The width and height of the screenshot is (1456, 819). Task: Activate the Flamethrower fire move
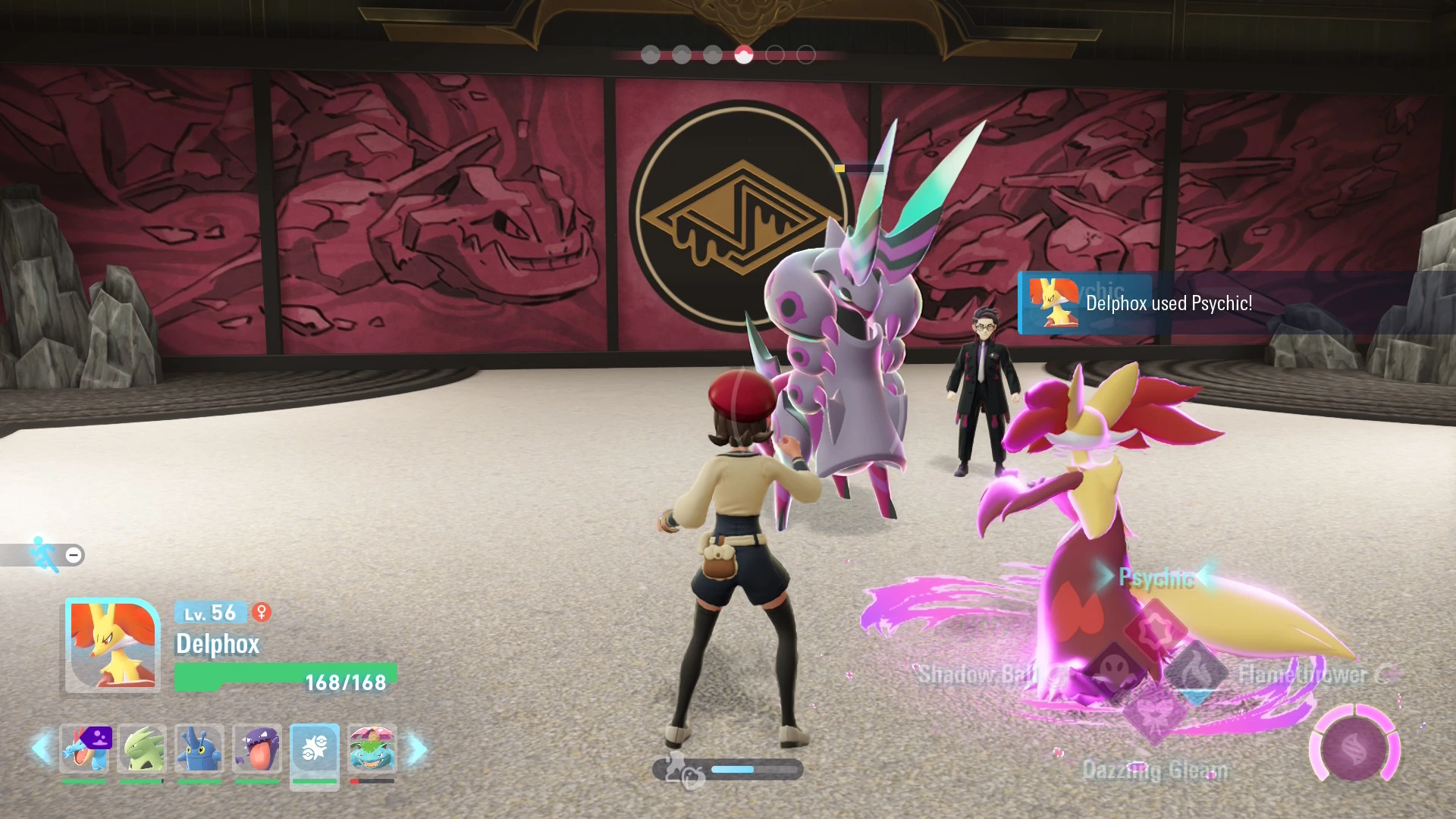tap(1196, 671)
